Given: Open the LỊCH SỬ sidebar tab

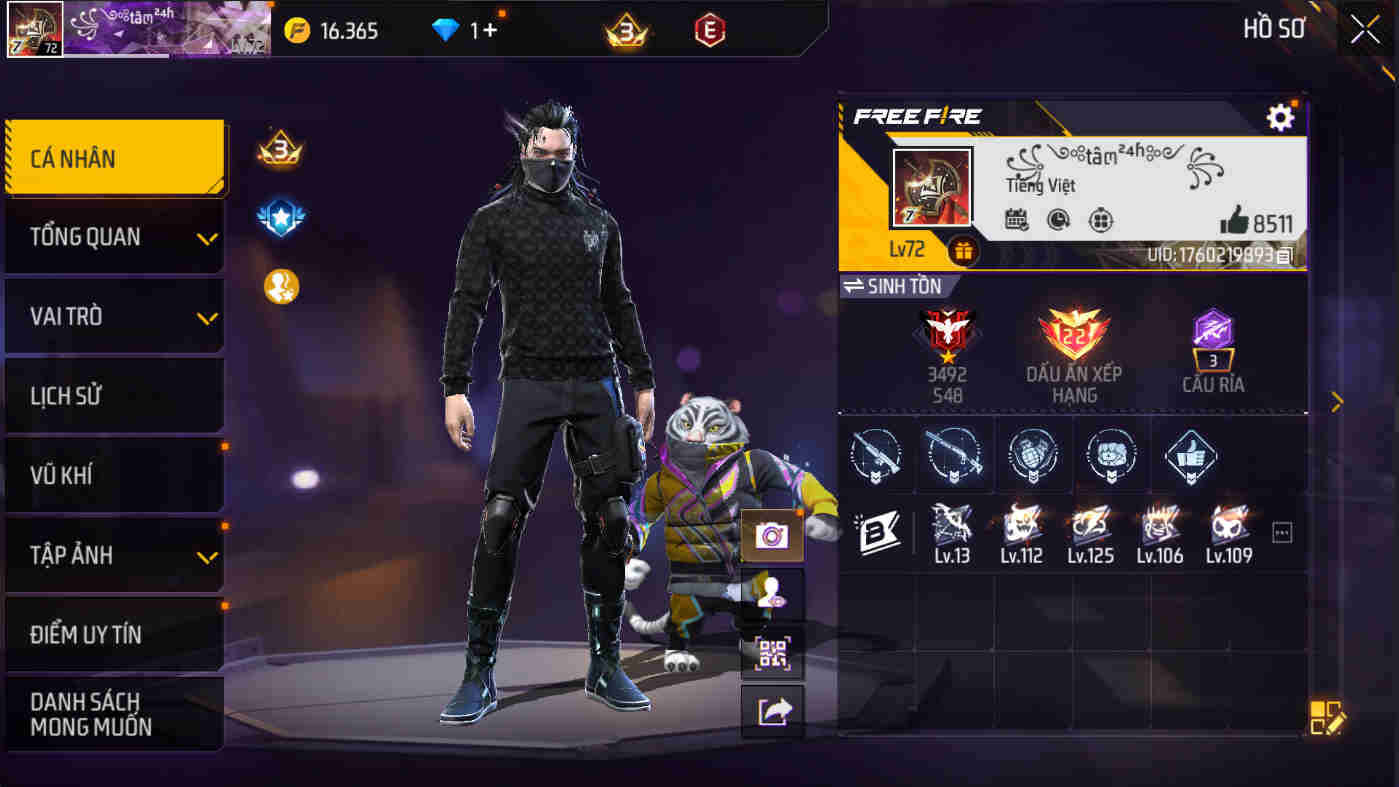Looking at the screenshot, I should pos(114,395).
